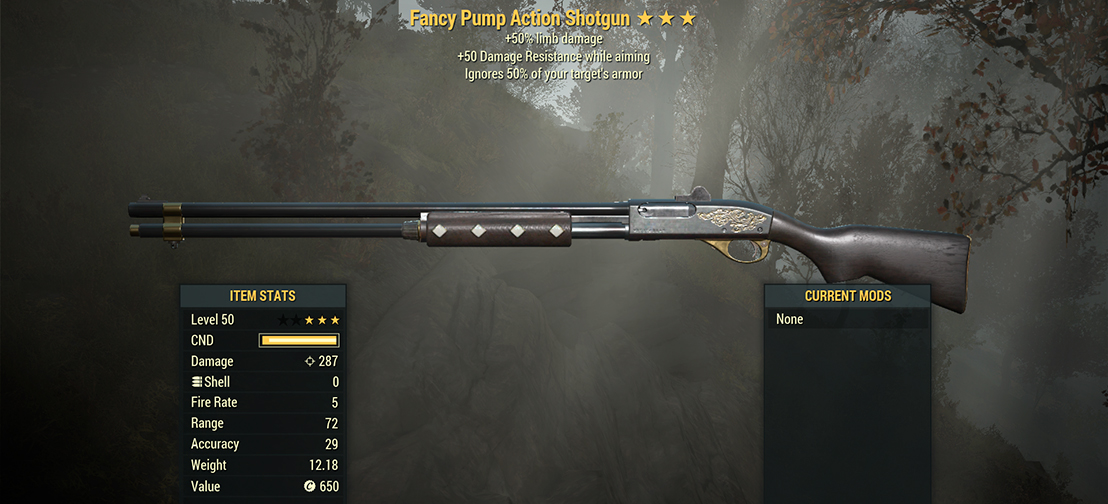1108x504 pixels.
Task: Select the None entry under Current Mods
Action: (x=790, y=320)
